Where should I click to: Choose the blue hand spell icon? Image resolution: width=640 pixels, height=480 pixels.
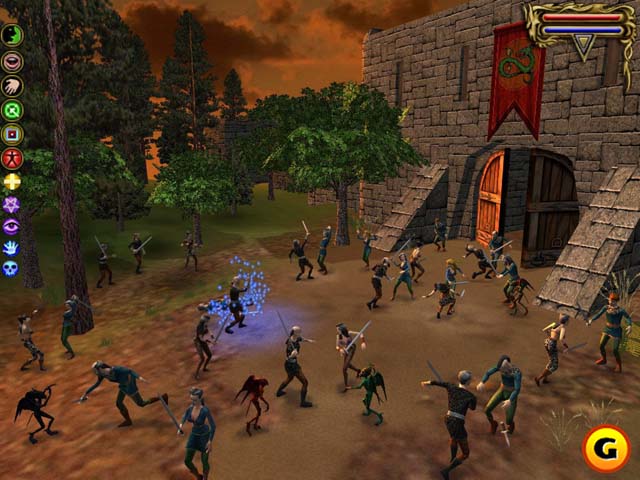[x=12, y=247]
